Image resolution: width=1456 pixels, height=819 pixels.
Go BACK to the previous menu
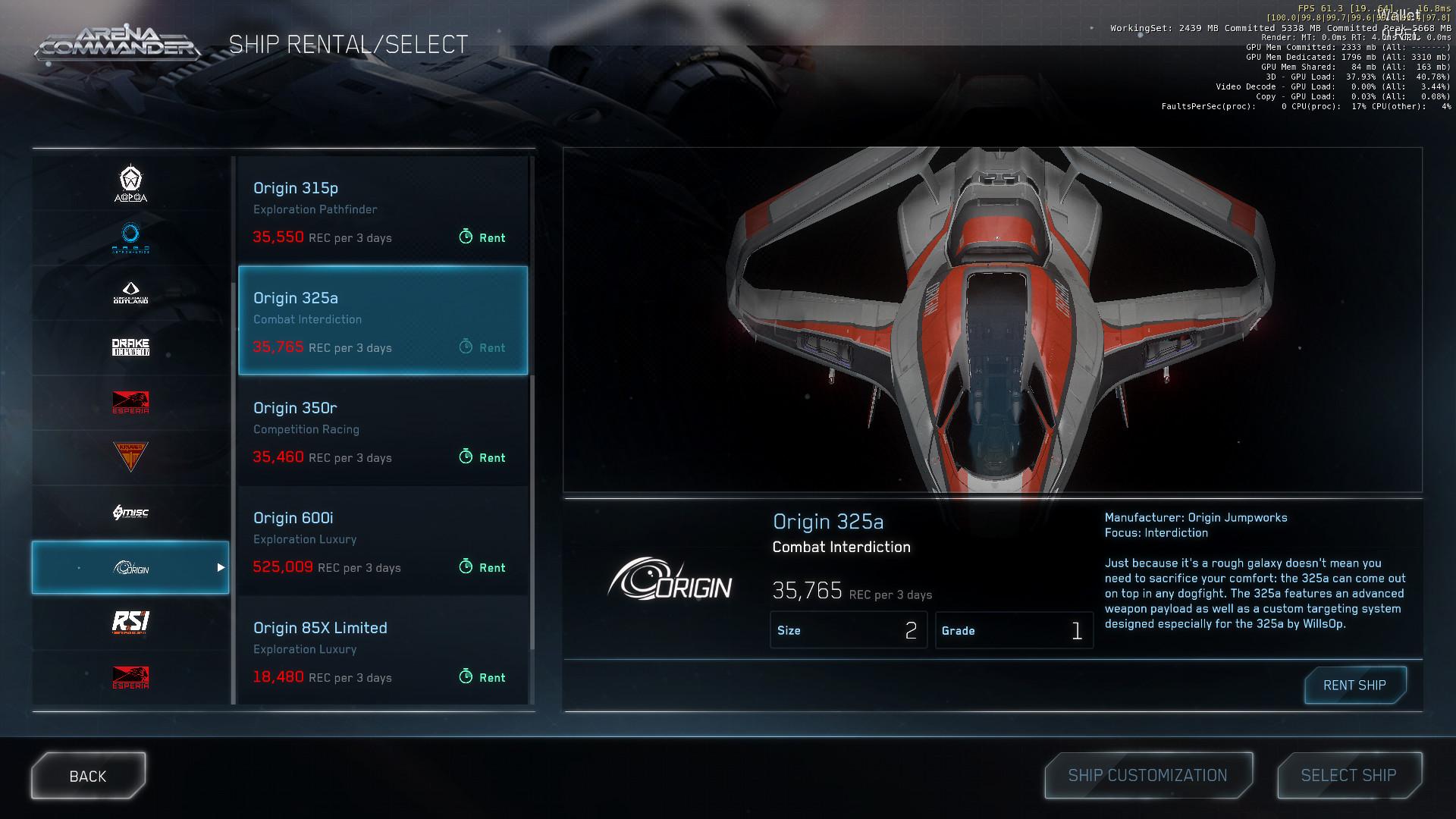[x=87, y=775]
